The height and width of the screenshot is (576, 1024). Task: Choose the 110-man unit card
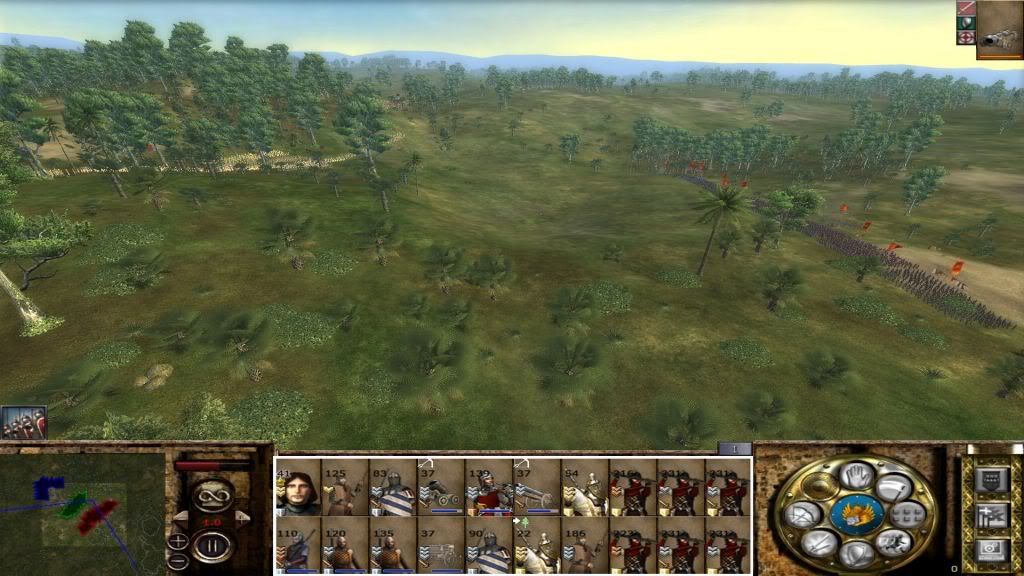tap(298, 546)
